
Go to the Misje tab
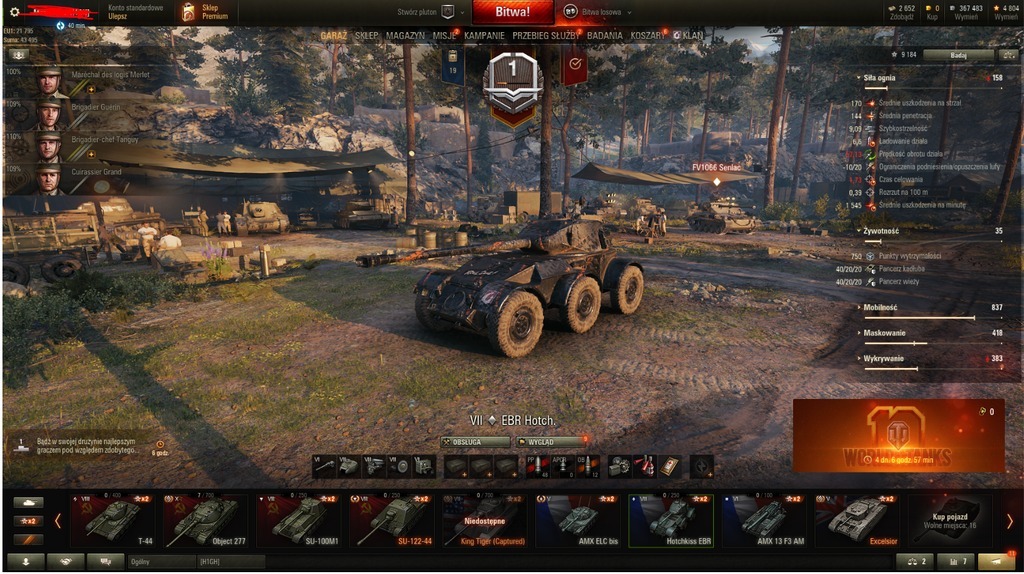pos(445,35)
